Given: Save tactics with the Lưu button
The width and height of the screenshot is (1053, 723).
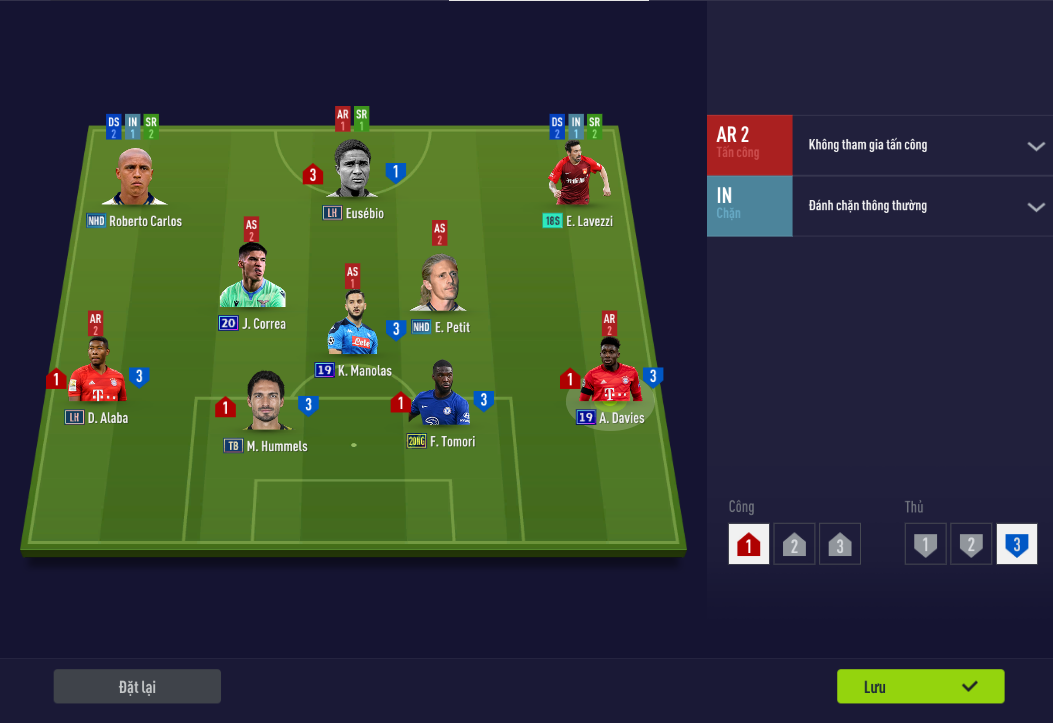Looking at the screenshot, I should (920, 687).
